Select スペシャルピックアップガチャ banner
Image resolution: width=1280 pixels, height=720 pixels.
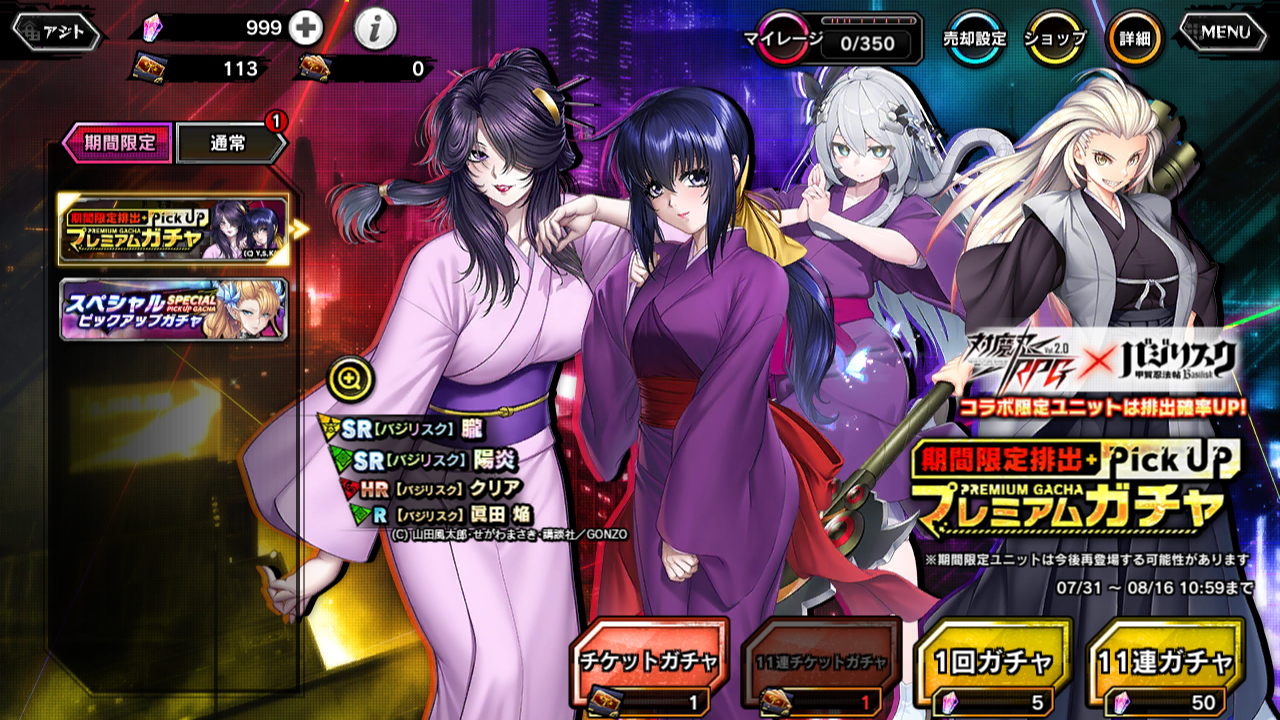[x=174, y=309]
